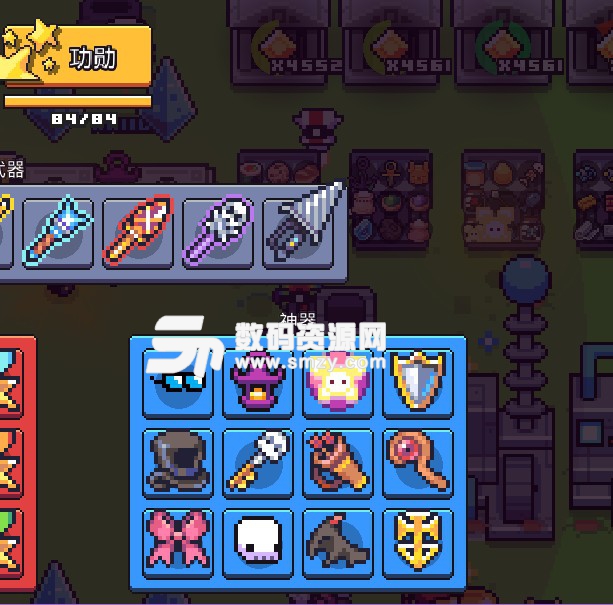
Task: Select the blue glasses artifact
Action: (179, 382)
